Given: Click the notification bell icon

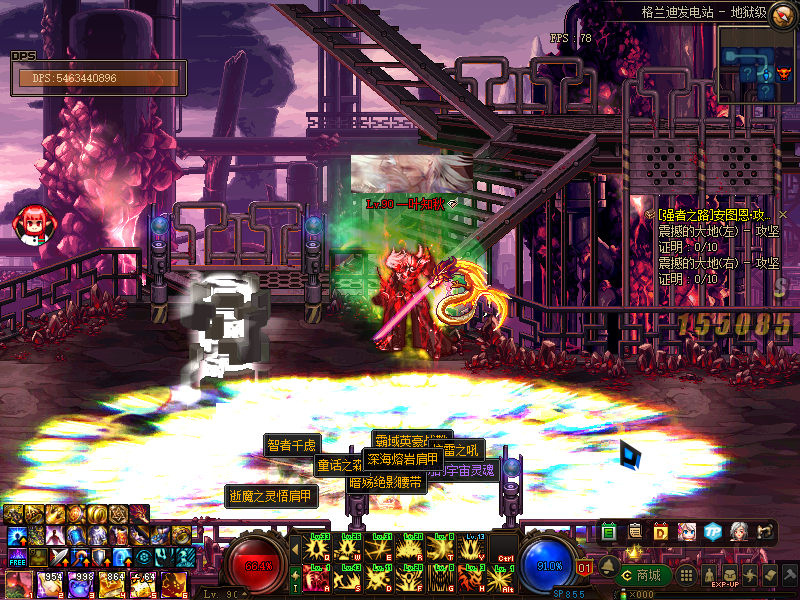Looking at the screenshot, I should (609, 566).
